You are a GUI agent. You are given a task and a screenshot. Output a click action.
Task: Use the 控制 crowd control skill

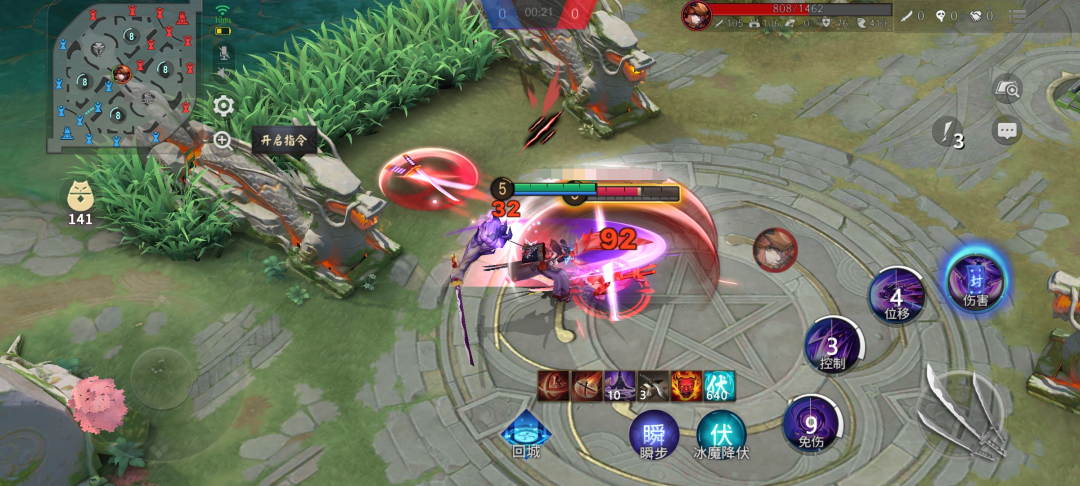click(x=832, y=345)
